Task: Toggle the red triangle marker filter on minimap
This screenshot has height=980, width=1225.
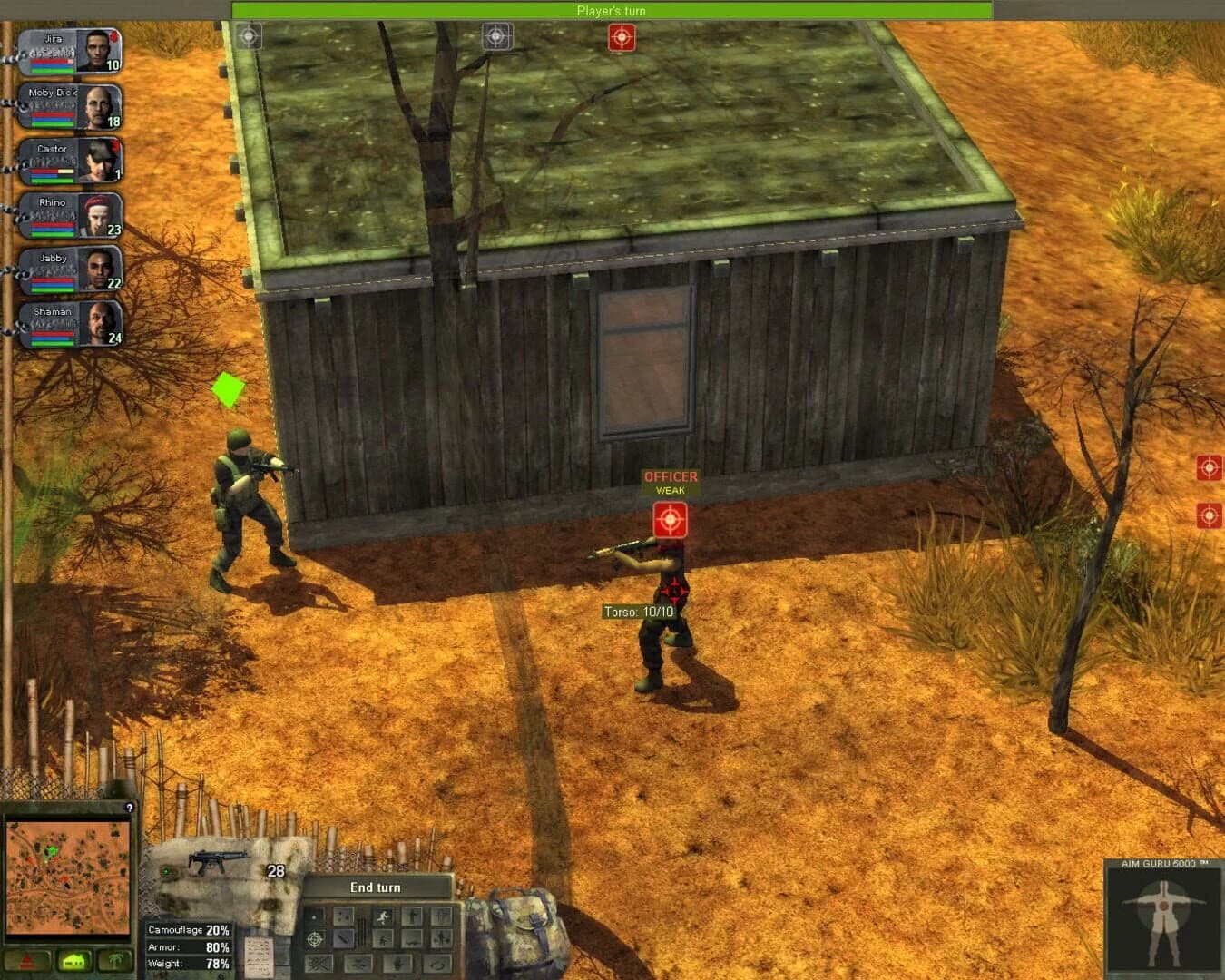Action: (x=27, y=959)
